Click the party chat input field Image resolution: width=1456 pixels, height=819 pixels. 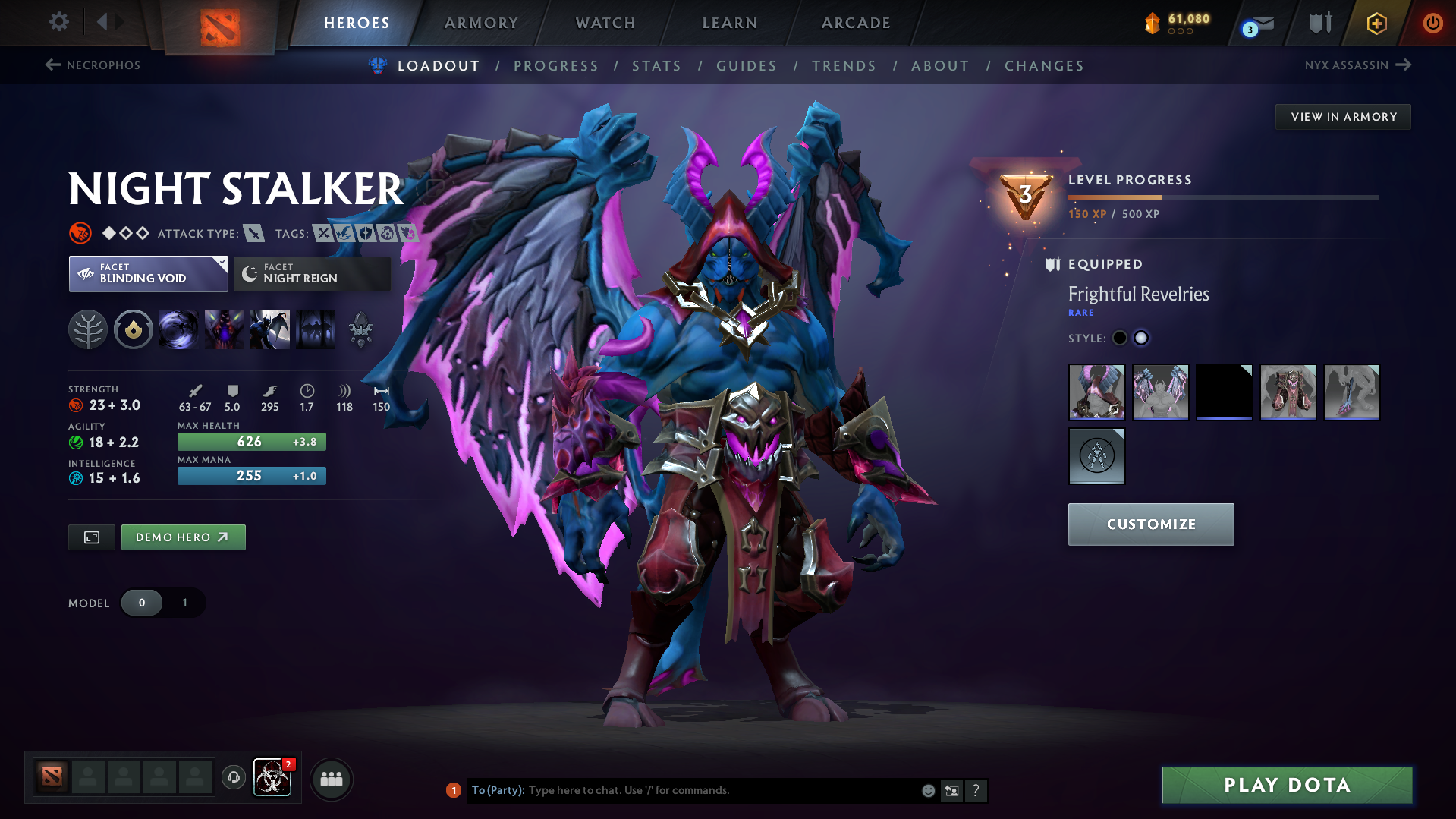point(683,790)
